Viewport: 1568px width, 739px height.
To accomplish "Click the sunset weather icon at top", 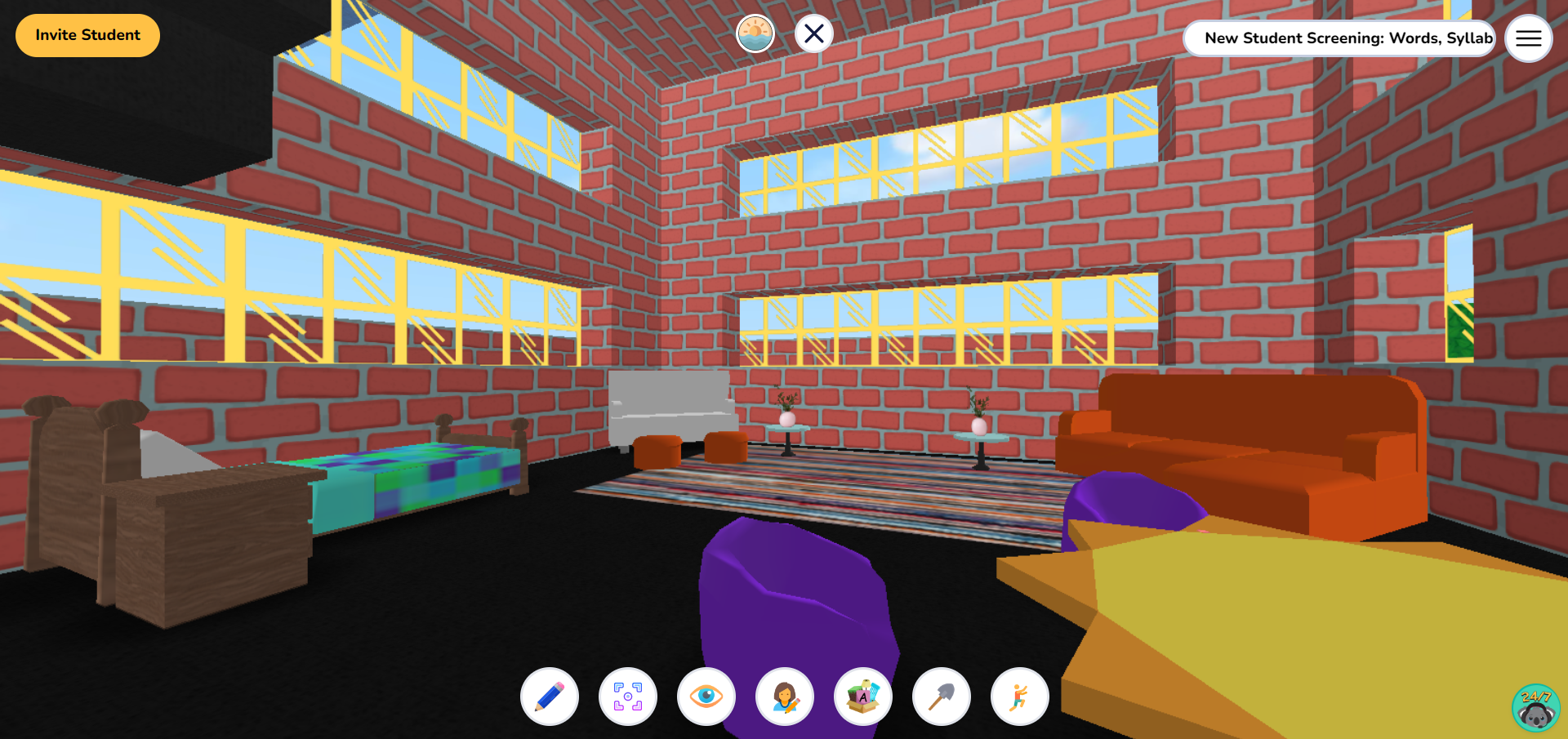I will tap(755, 33).
